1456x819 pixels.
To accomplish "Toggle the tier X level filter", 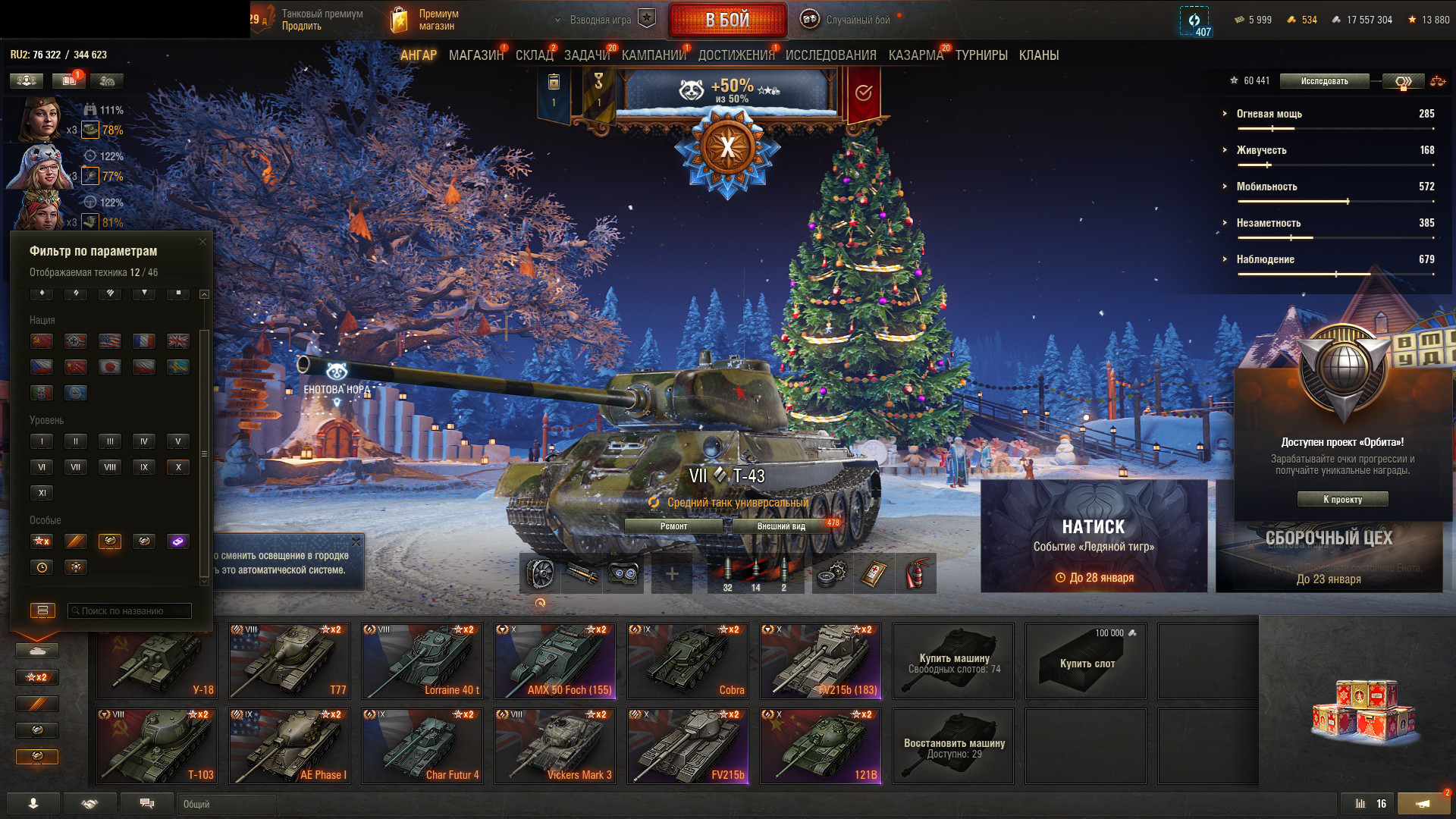I will [178, 467].
